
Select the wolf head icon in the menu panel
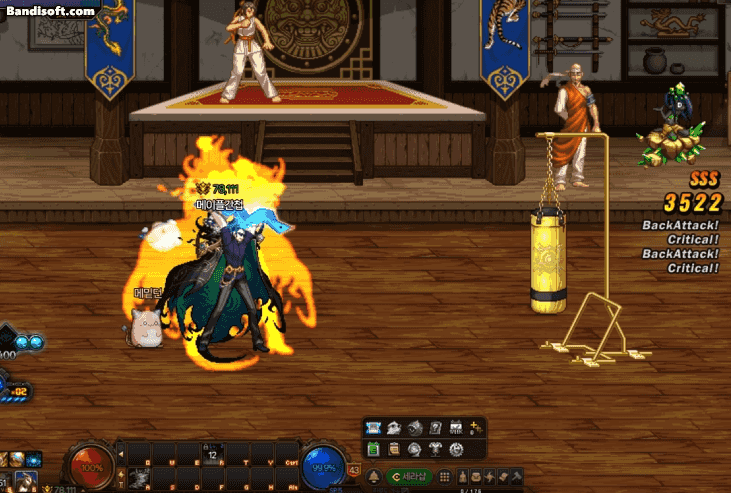click(394, 428)
